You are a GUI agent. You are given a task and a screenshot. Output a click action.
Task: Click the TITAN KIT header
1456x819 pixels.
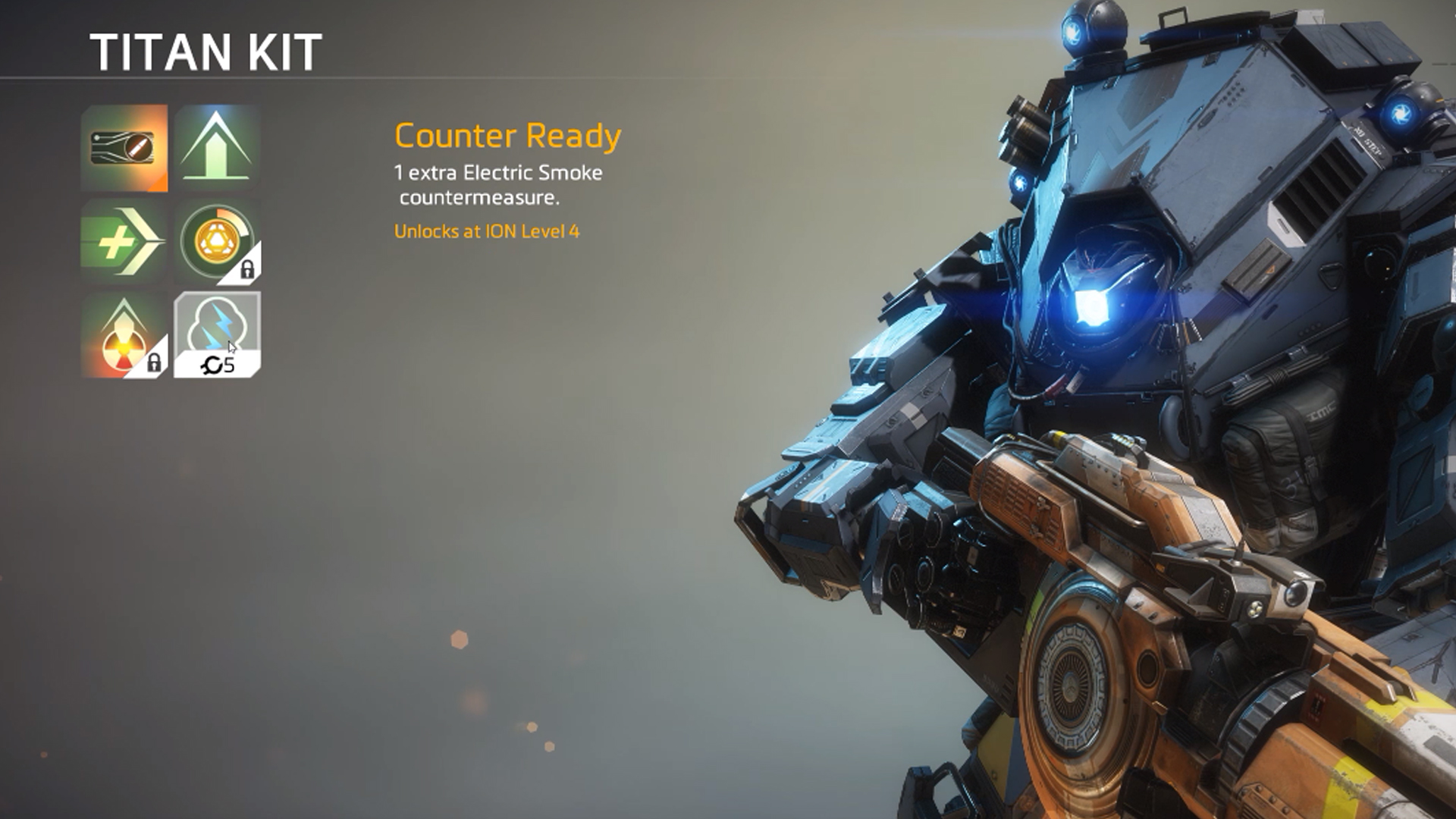click(x=205, y=52)
